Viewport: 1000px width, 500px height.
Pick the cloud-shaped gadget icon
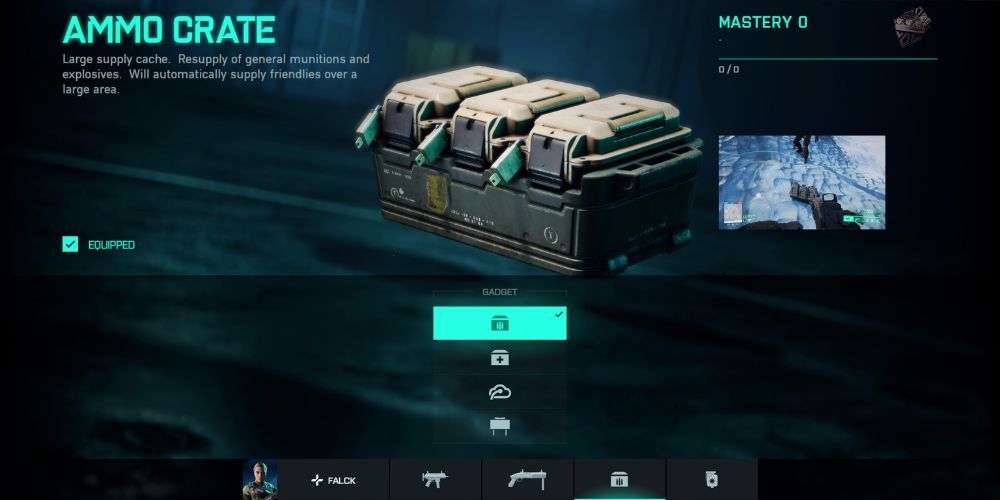pyautogui.click(x=500, y=392)
